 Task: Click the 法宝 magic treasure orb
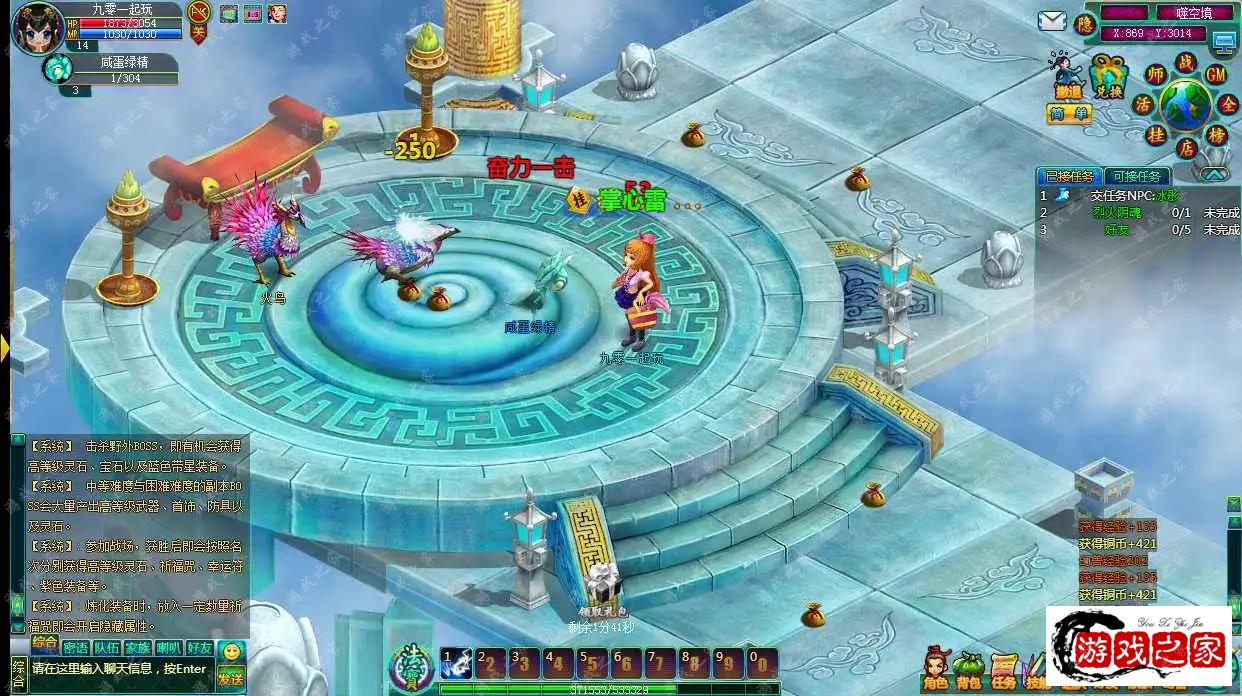point(412,664)
